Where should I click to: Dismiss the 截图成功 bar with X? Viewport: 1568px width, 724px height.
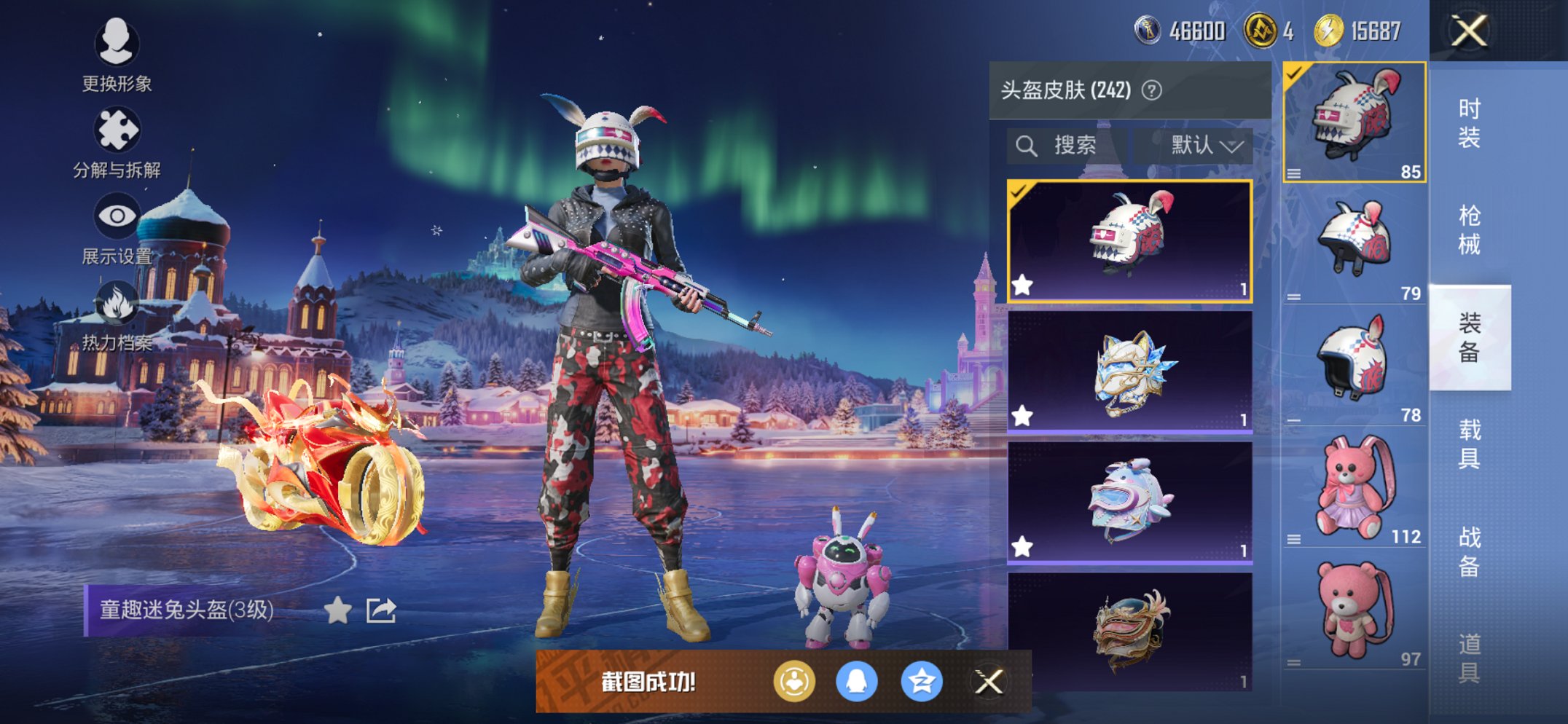pyautogui.click(x=987, y=682)
